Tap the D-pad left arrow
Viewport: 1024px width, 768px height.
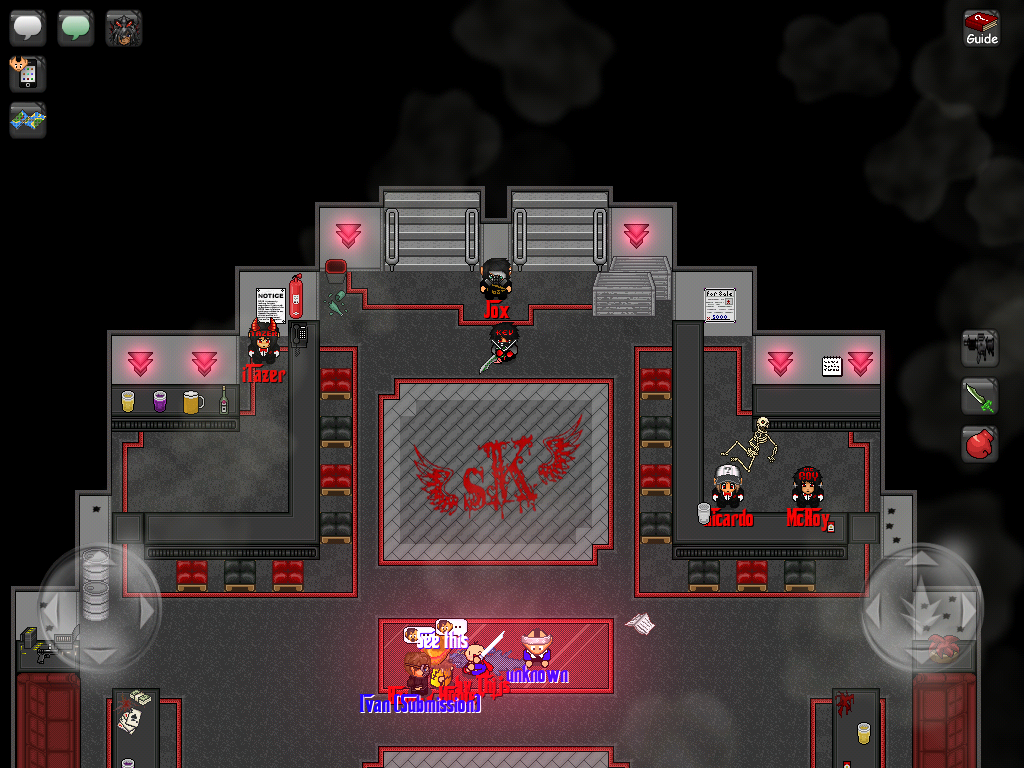(50, 608)
